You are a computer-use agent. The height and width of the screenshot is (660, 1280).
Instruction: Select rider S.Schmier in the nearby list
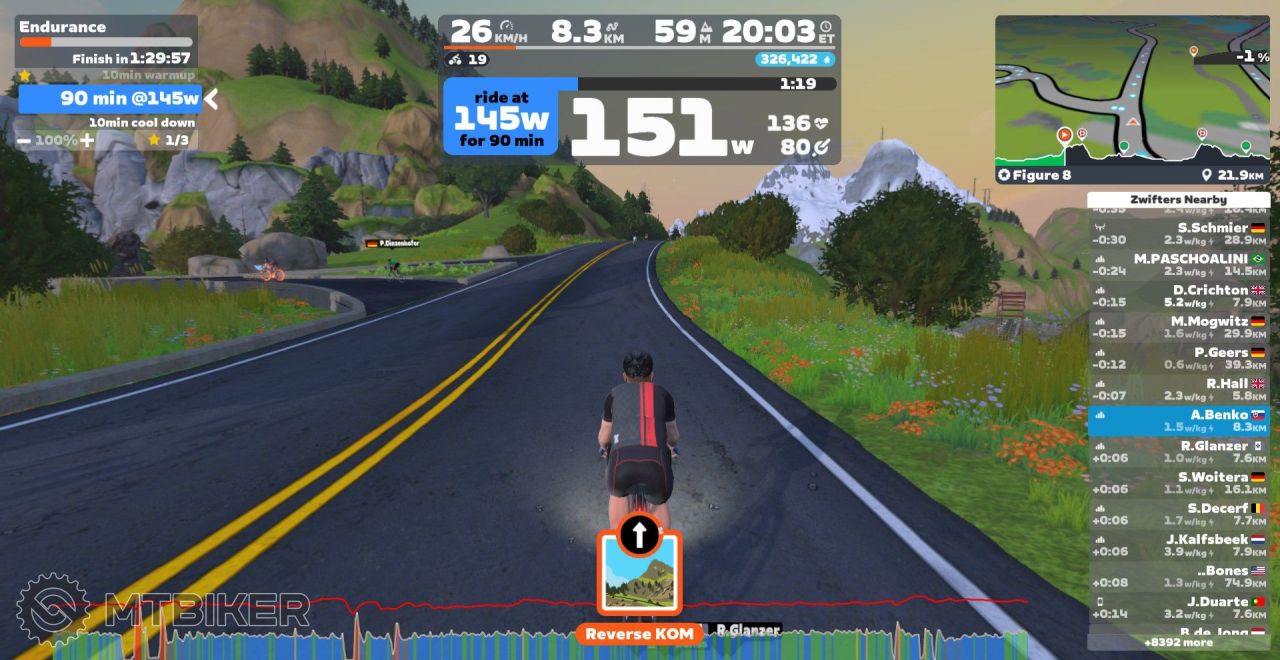tap(1178, 234)
